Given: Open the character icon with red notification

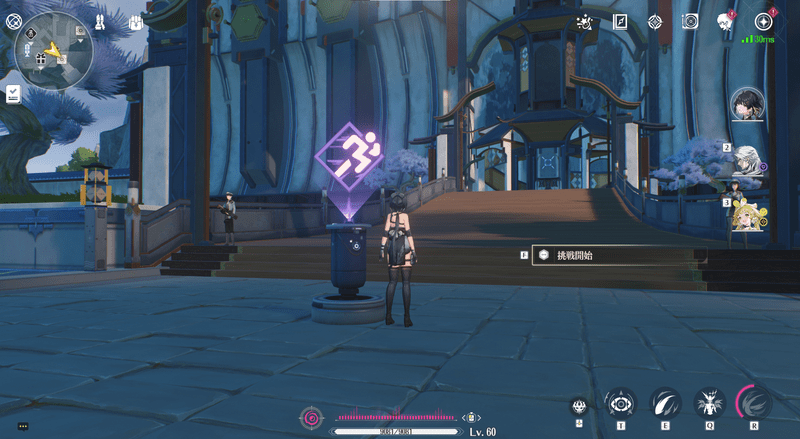Looking at the screenshot, I should (x=725, y=22).
